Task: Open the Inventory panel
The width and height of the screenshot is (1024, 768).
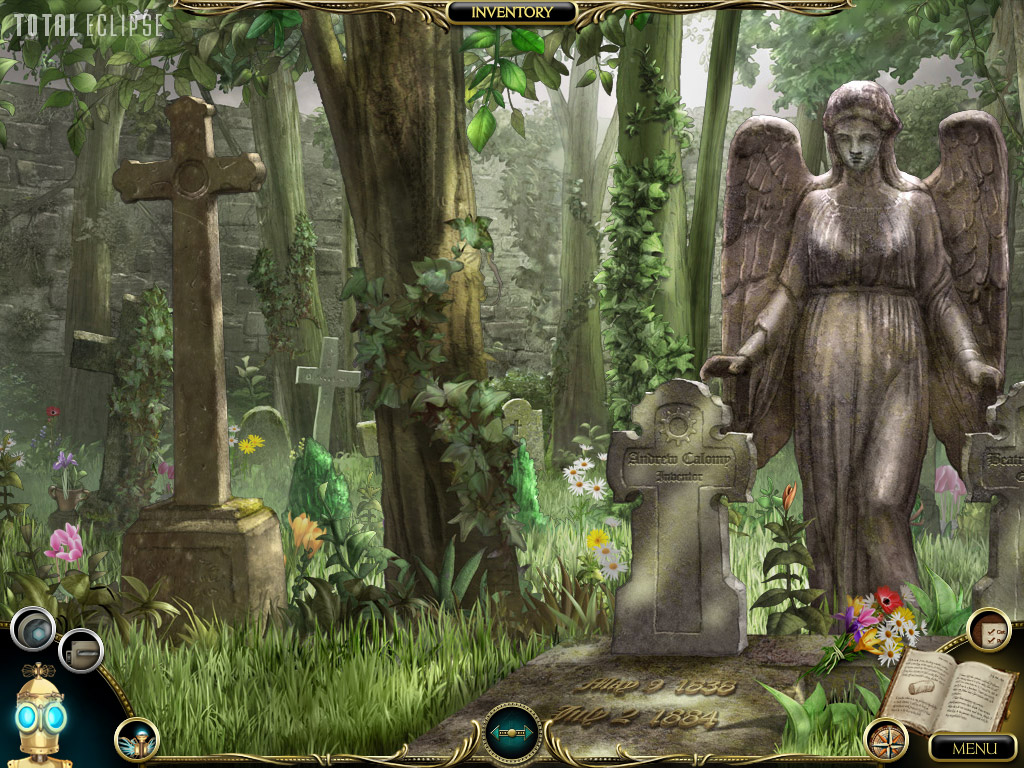Action: (511, 12)
